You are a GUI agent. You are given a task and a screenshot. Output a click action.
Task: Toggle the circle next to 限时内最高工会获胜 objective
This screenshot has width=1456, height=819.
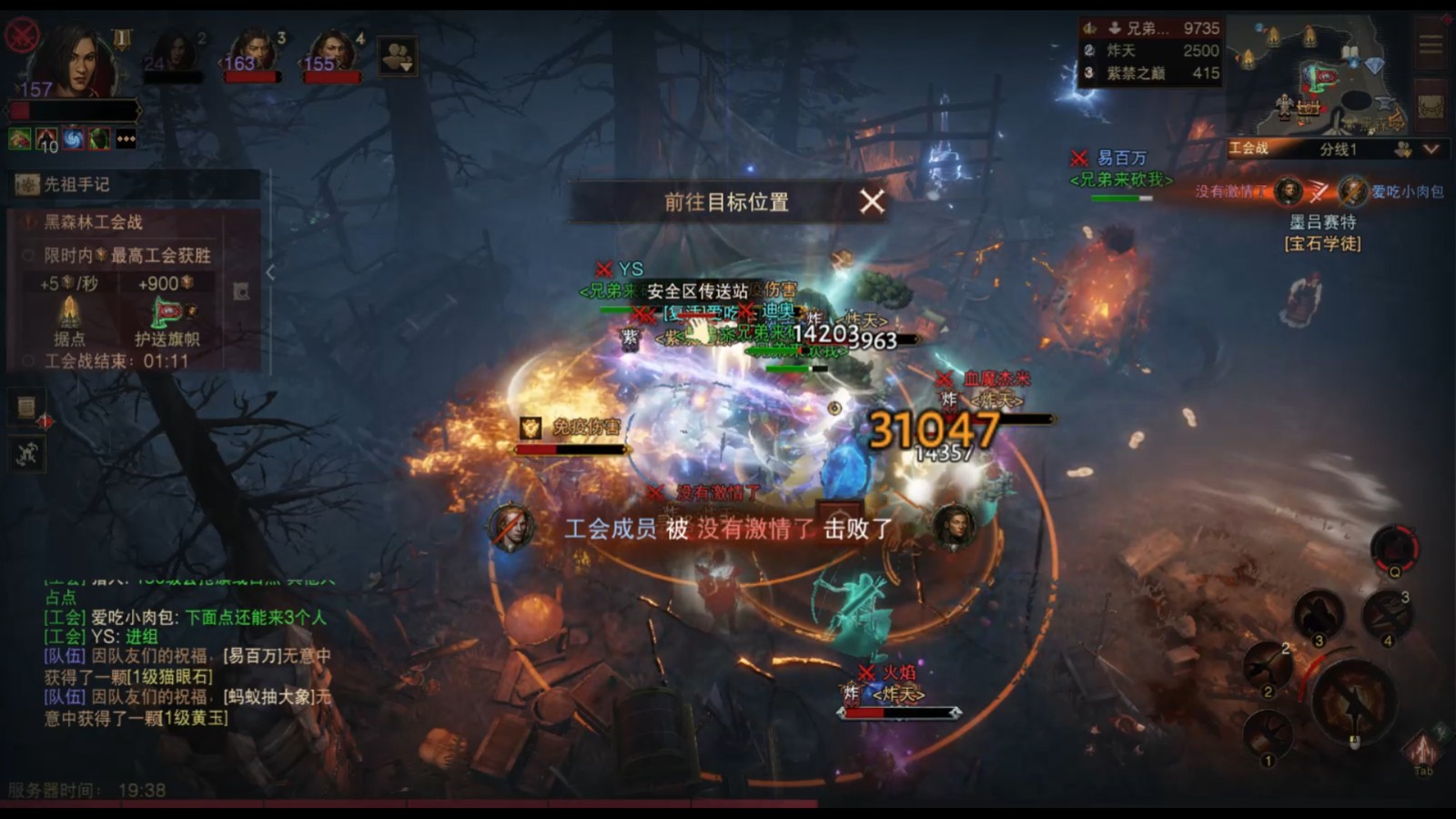coord(29,255)
